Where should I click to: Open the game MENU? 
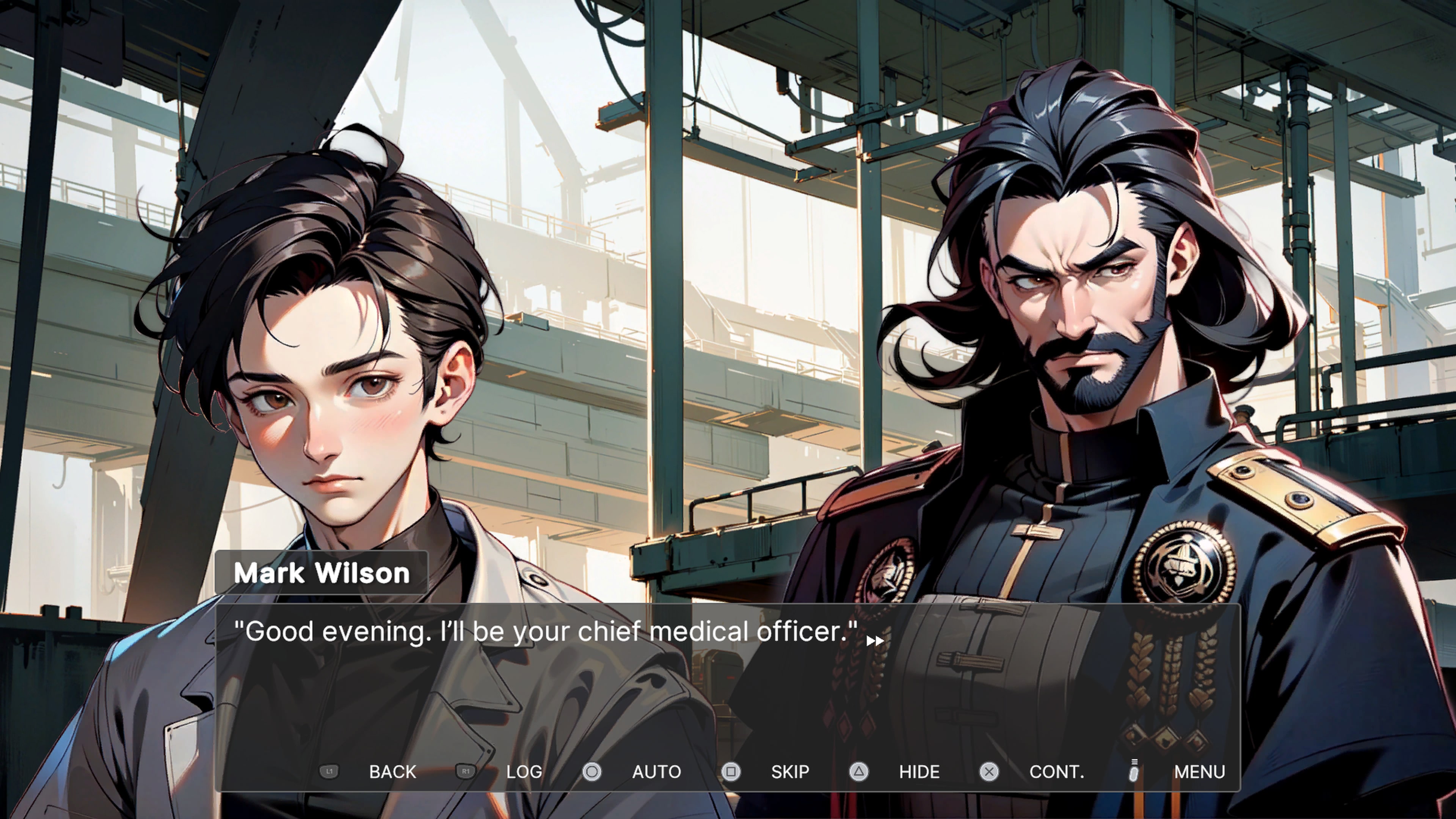(x=1199, y=772)
